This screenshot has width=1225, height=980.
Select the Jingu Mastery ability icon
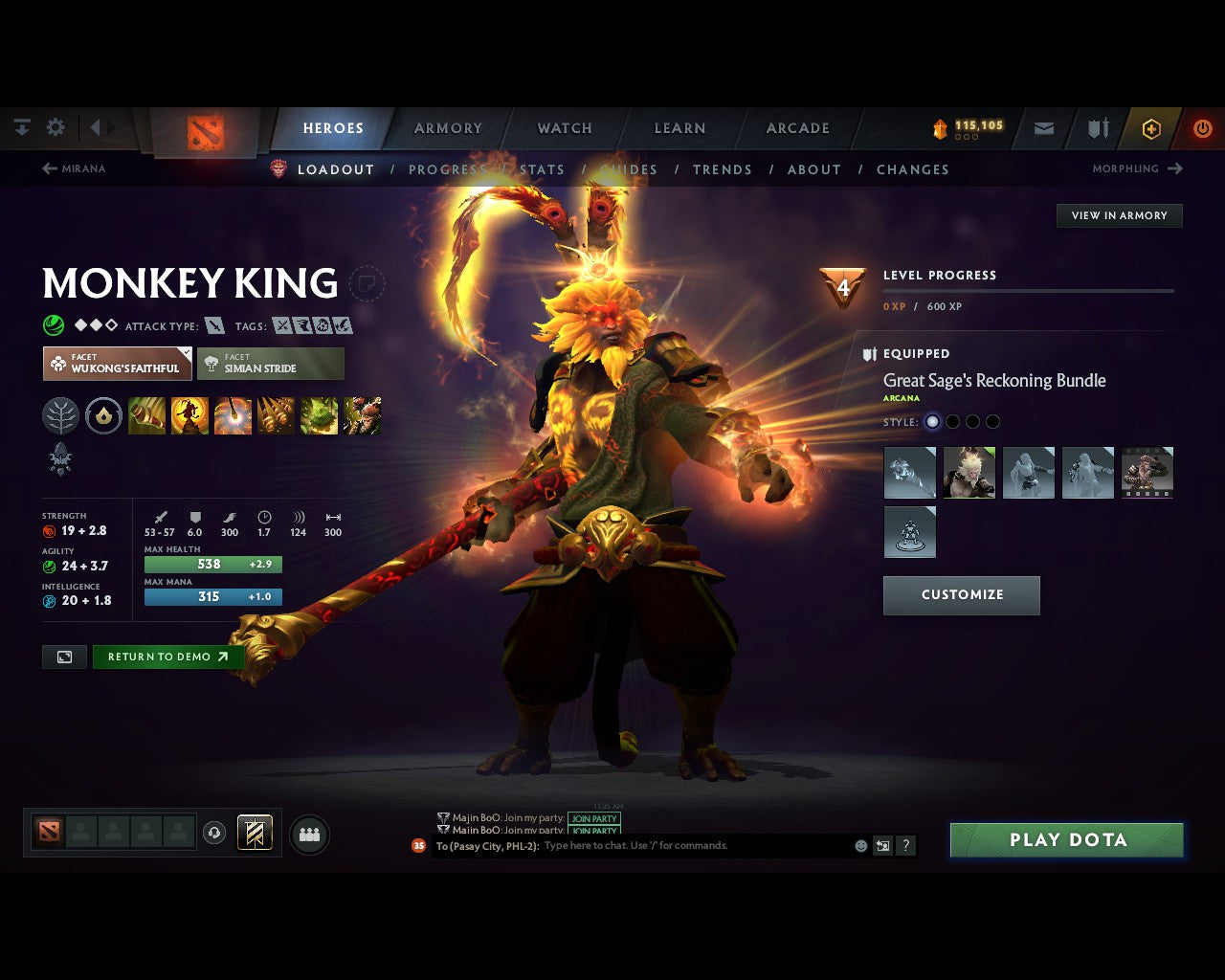click(x=276, y=415)
